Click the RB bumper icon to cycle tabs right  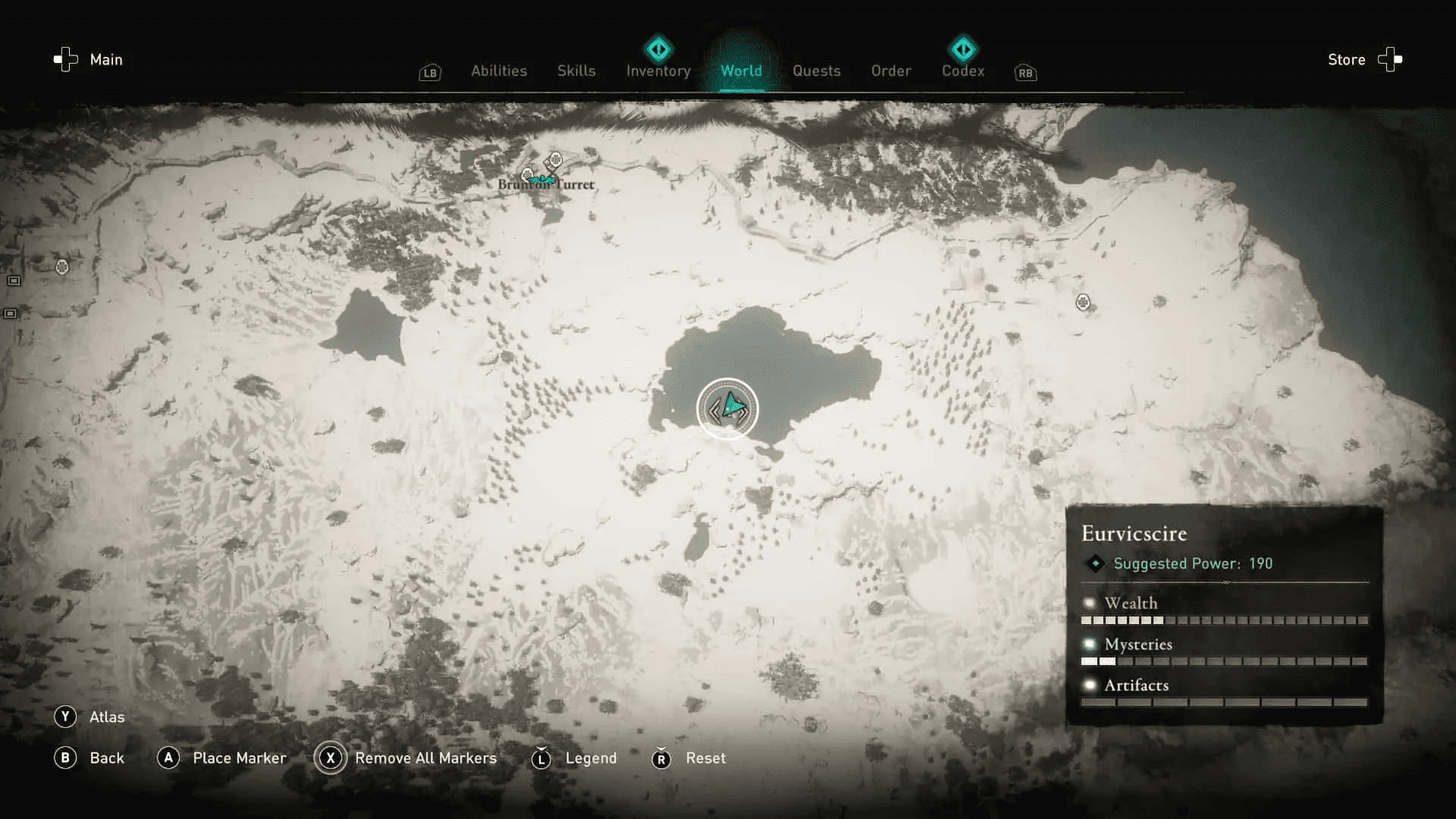(1025, 73)
